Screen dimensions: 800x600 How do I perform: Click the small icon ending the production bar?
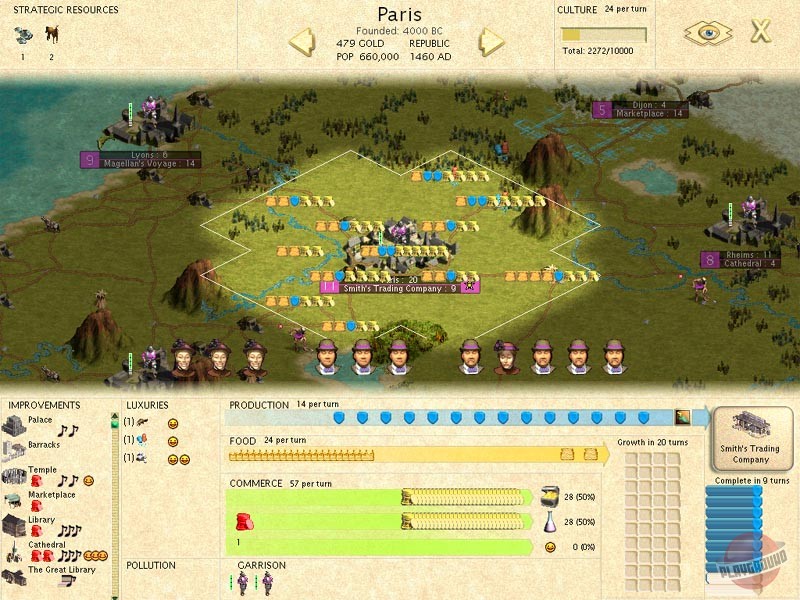[682, 417]
